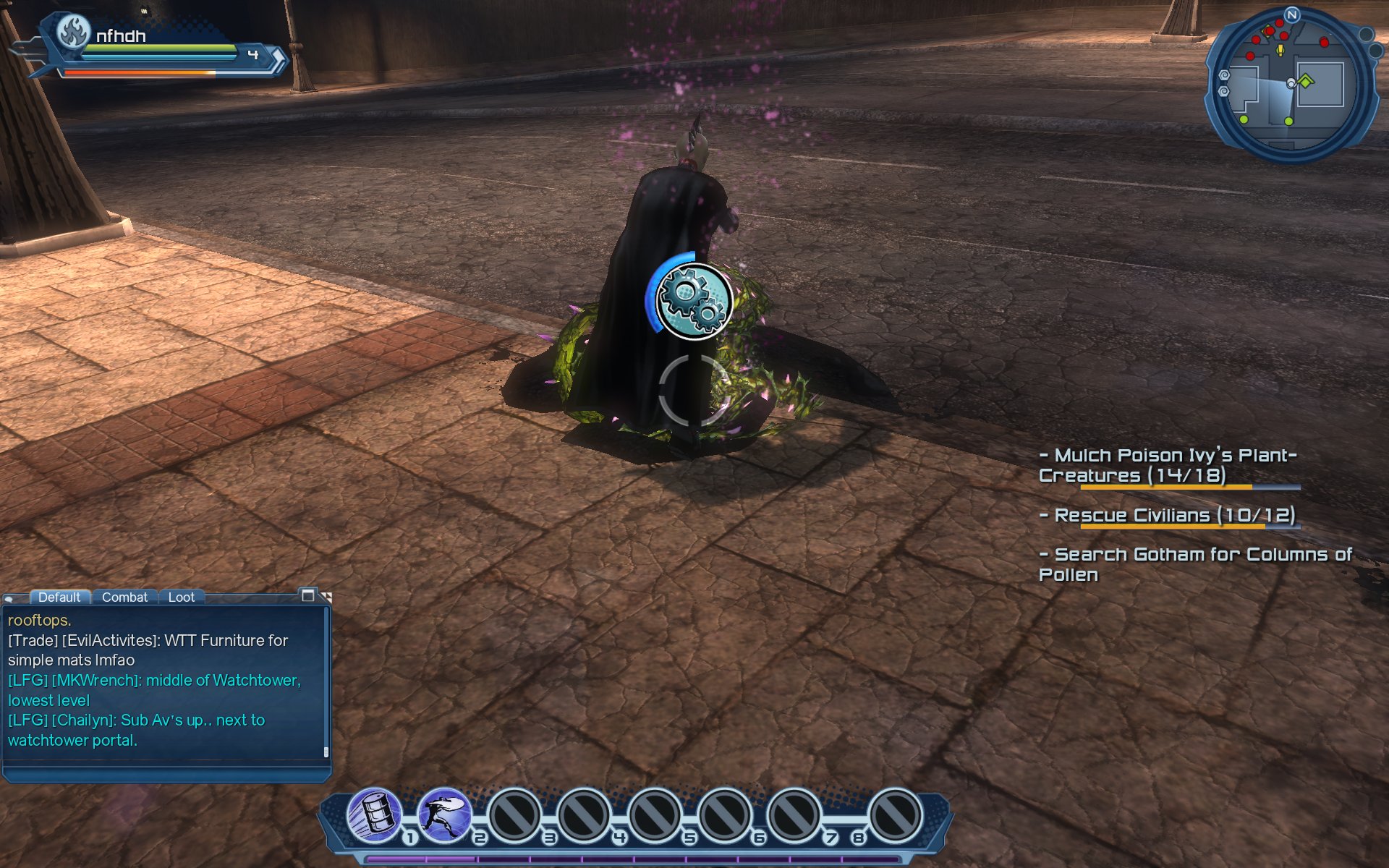Click the fire power portrait icon for nfhdh

click(x=73, y=32)
